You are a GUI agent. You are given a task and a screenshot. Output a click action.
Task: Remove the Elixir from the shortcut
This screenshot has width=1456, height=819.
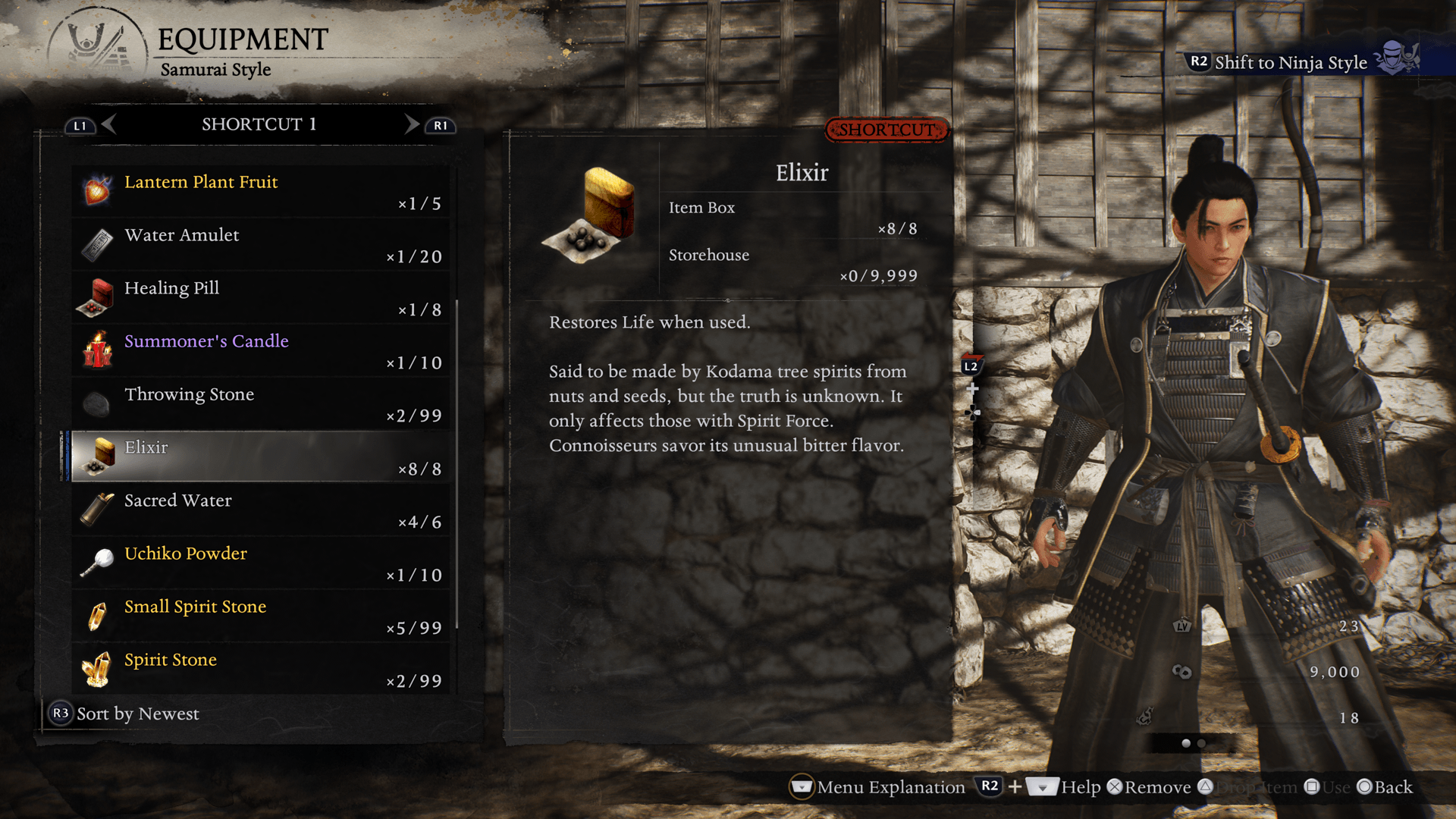(1149, 787)
